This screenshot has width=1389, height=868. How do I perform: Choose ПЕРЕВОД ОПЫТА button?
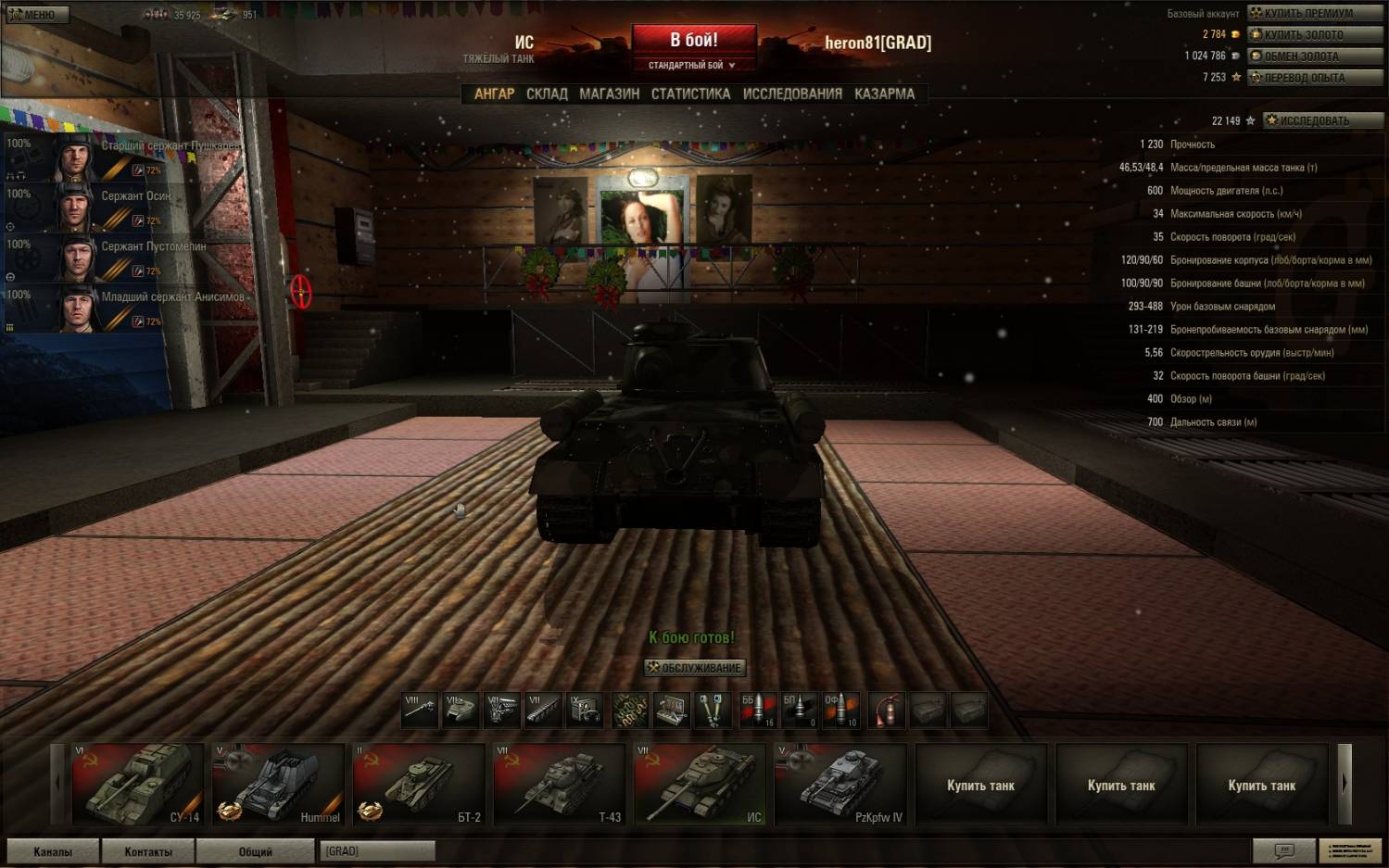tap(1314, 78)
